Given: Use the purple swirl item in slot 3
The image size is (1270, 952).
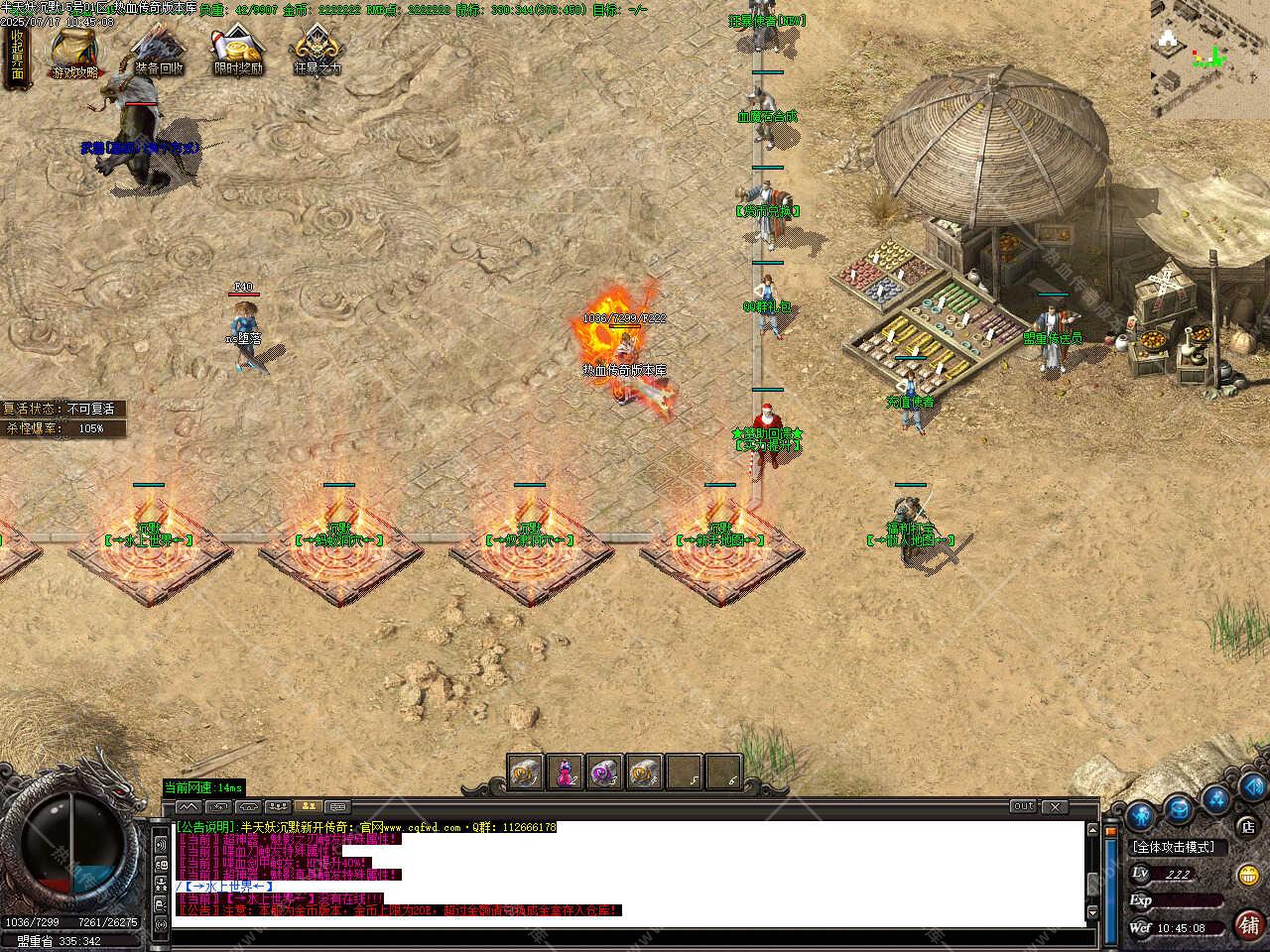Looking at the screenshot, I should point(603,773).
